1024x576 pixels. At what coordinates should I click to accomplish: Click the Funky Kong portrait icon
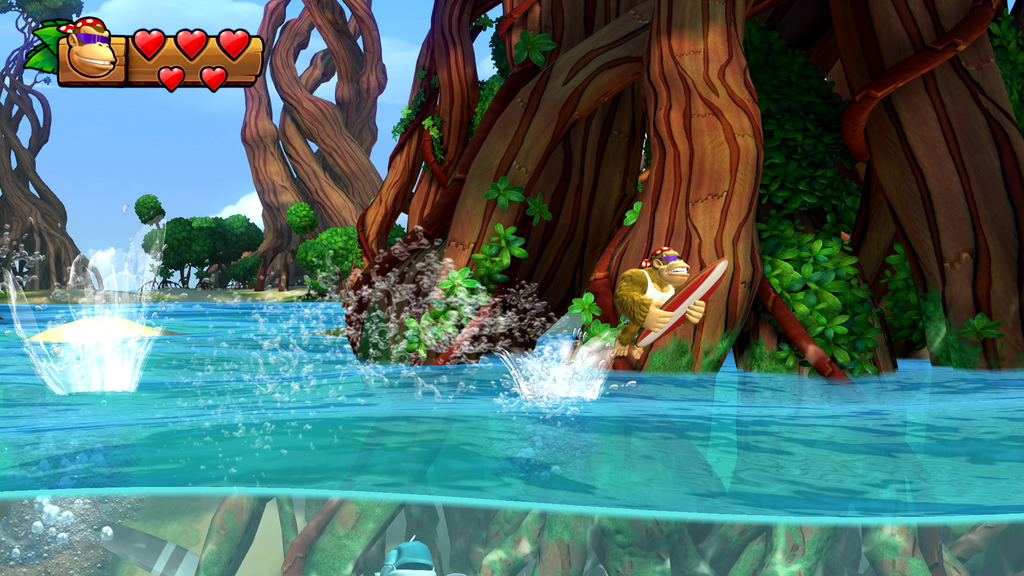coord(90,52)
